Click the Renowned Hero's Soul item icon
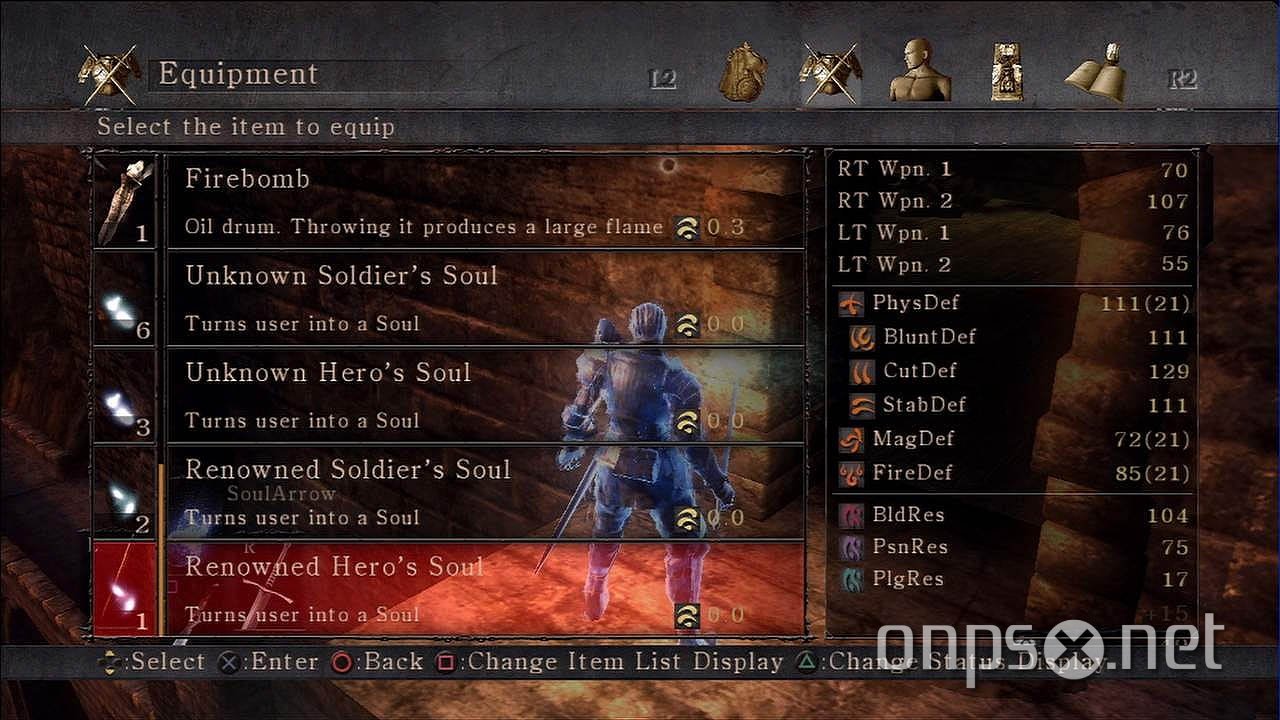The height and width of the screenshot is (720, 1280). coord(124,588)
